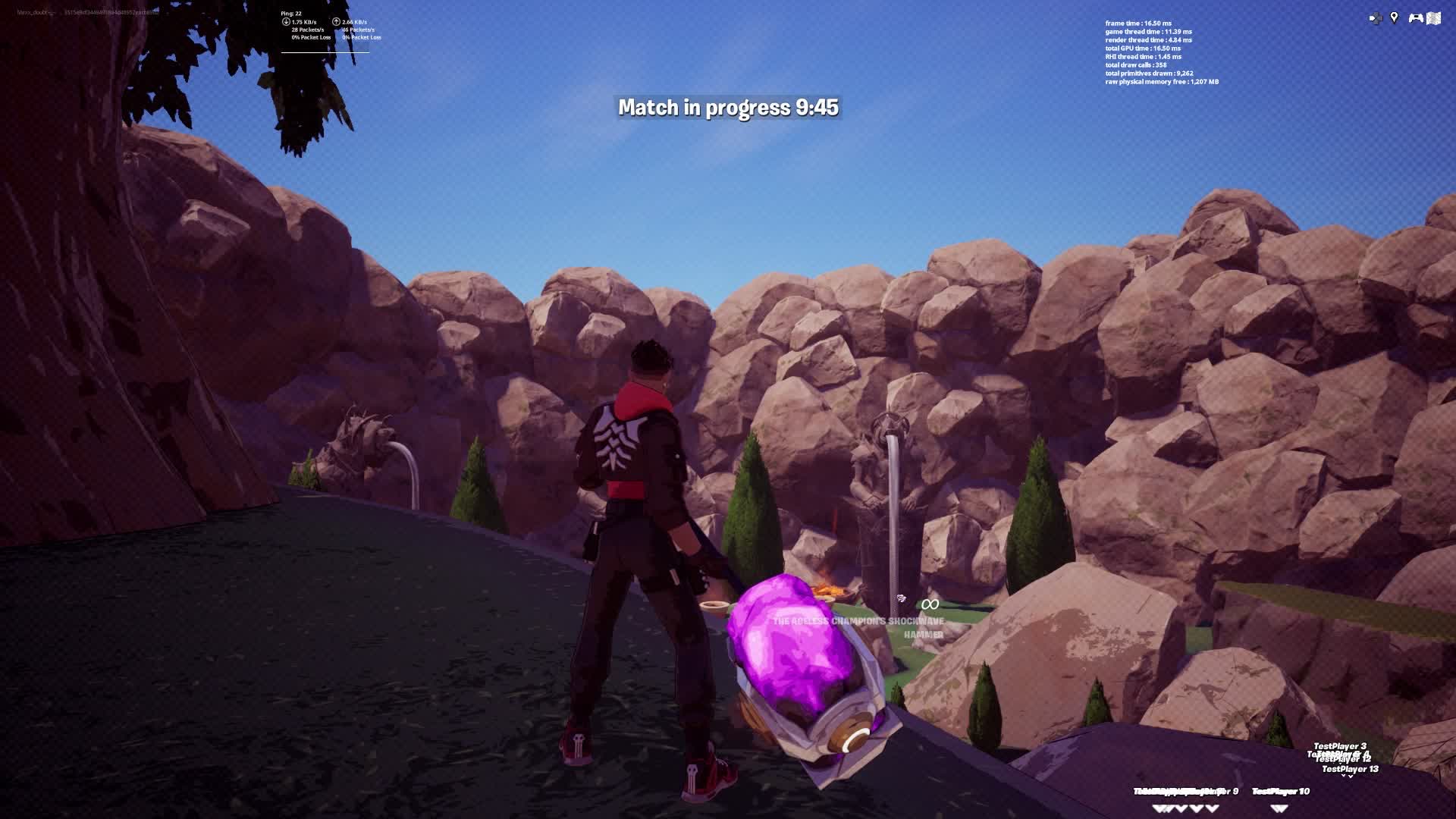Viewport: 1456px width, 819px height.
Task: Click the map pin marker icon
Action: (x=1394, y=17)
